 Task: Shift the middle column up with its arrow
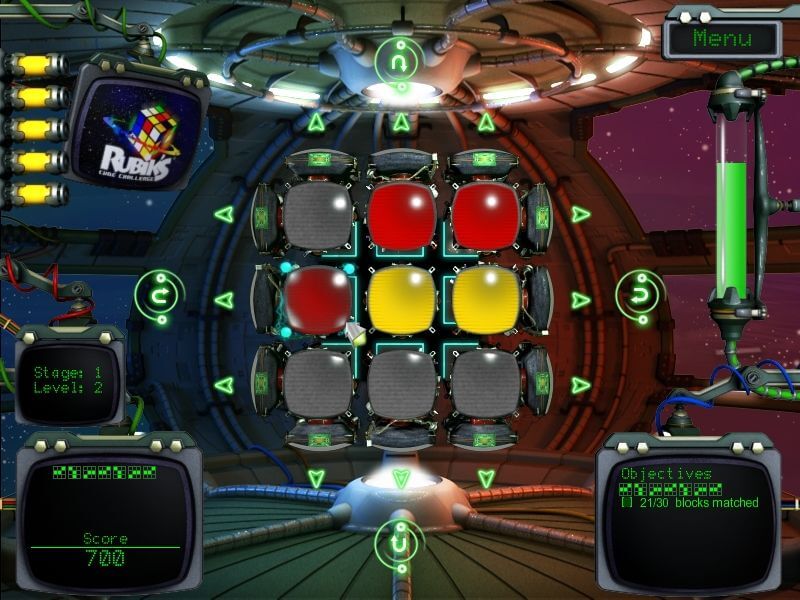tap(401, 122)
